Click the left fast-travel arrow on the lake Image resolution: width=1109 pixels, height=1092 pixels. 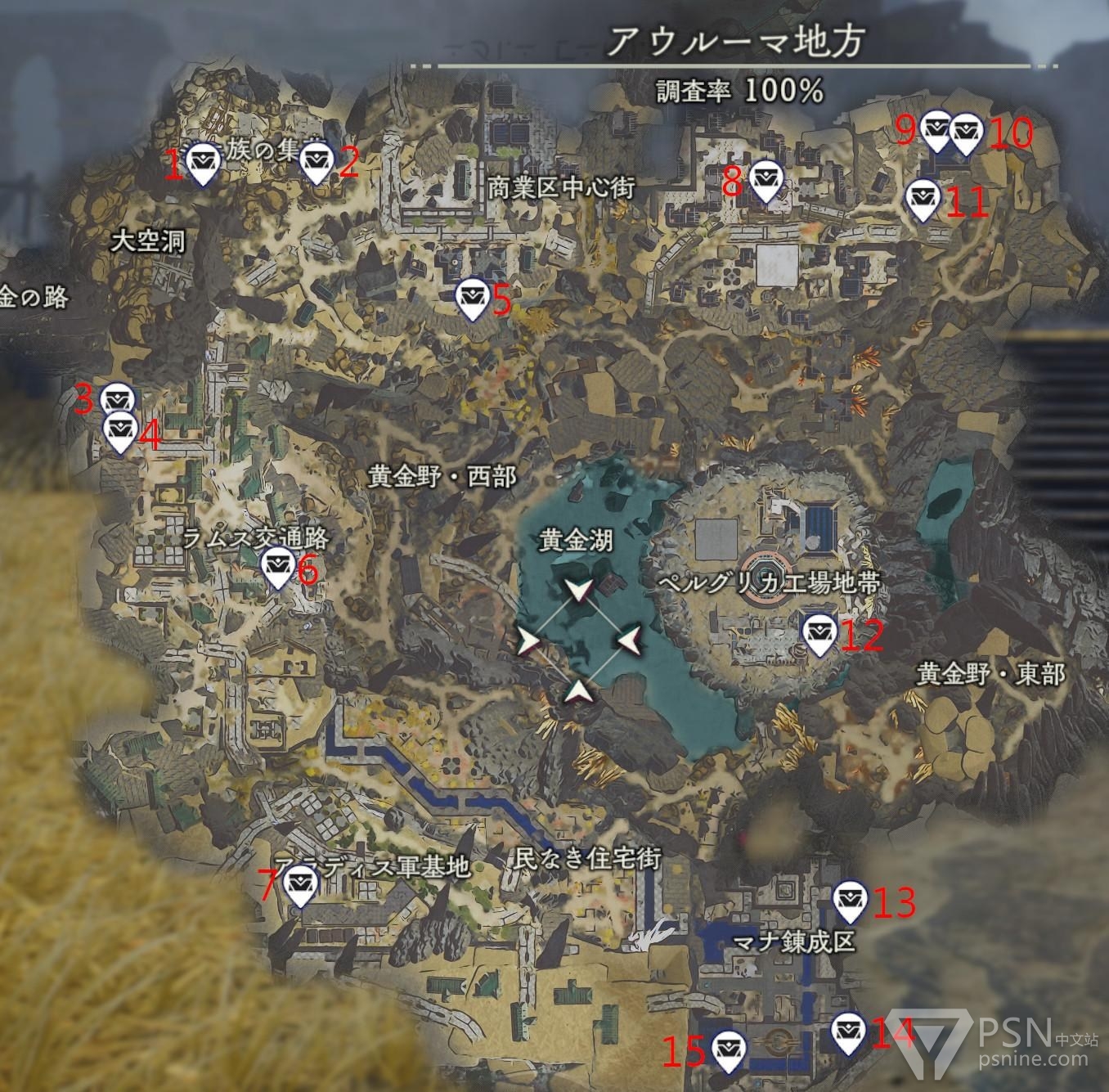530,640
